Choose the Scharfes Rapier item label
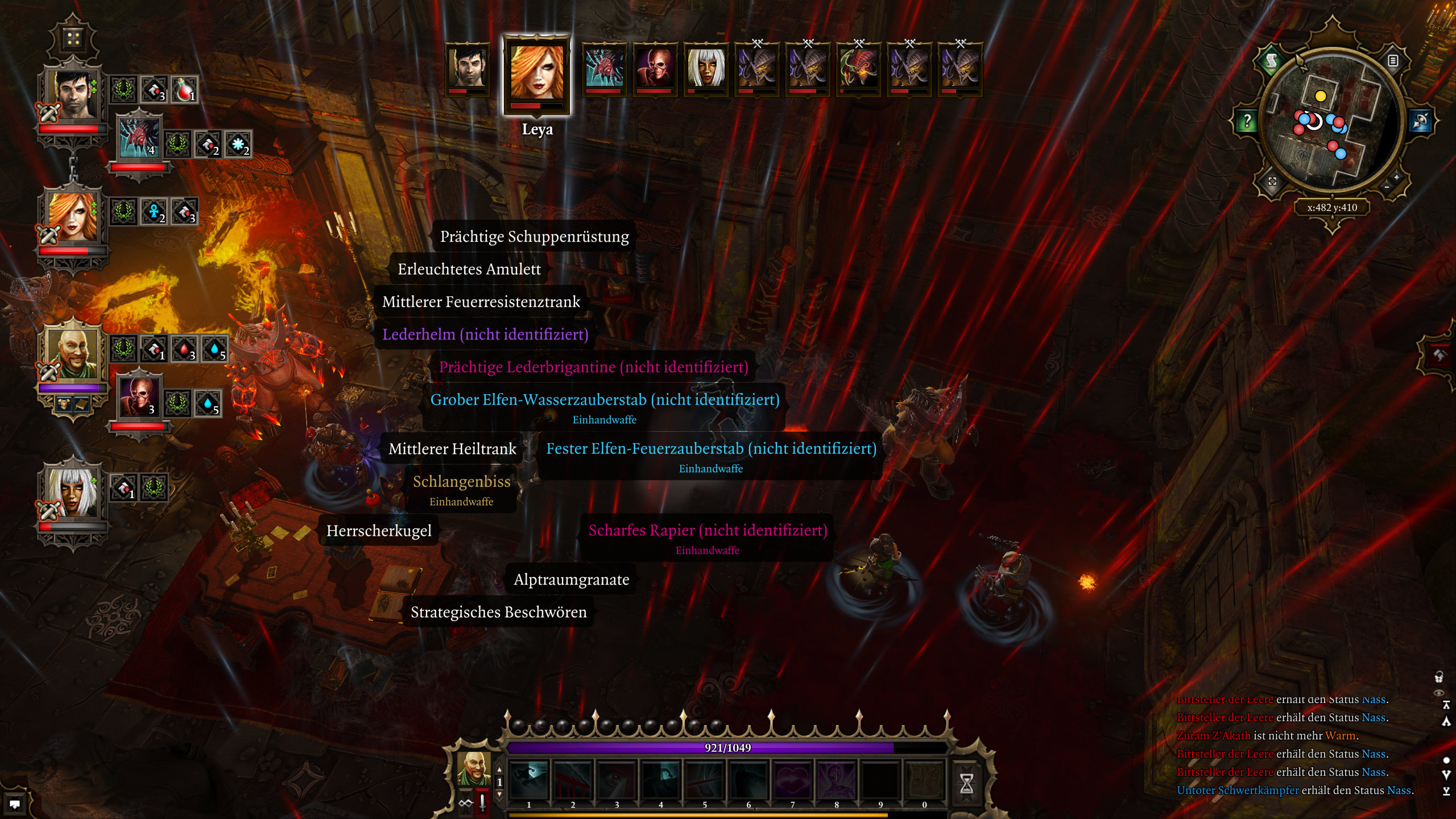1456x819 pixels. (707, 531)
